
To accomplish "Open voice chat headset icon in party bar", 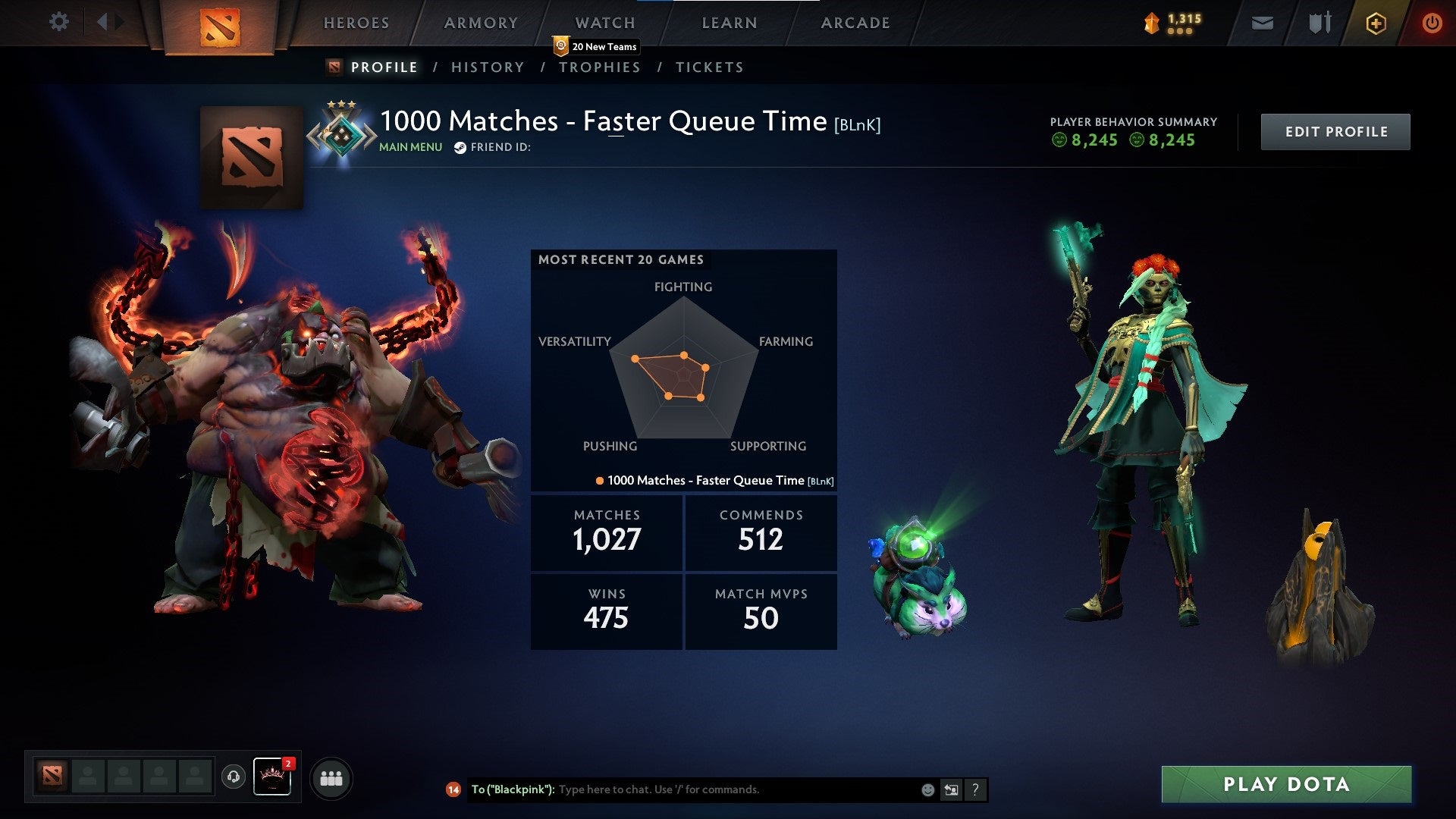I will 232,777.
